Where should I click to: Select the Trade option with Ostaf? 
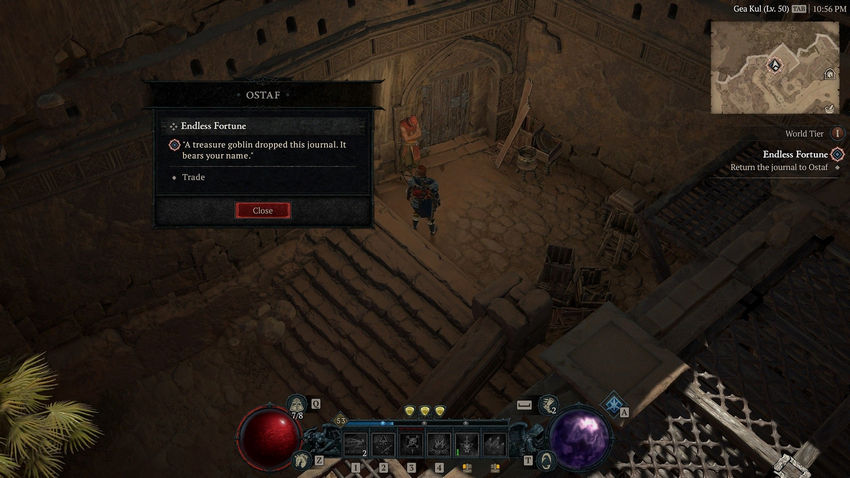point(193,177)
